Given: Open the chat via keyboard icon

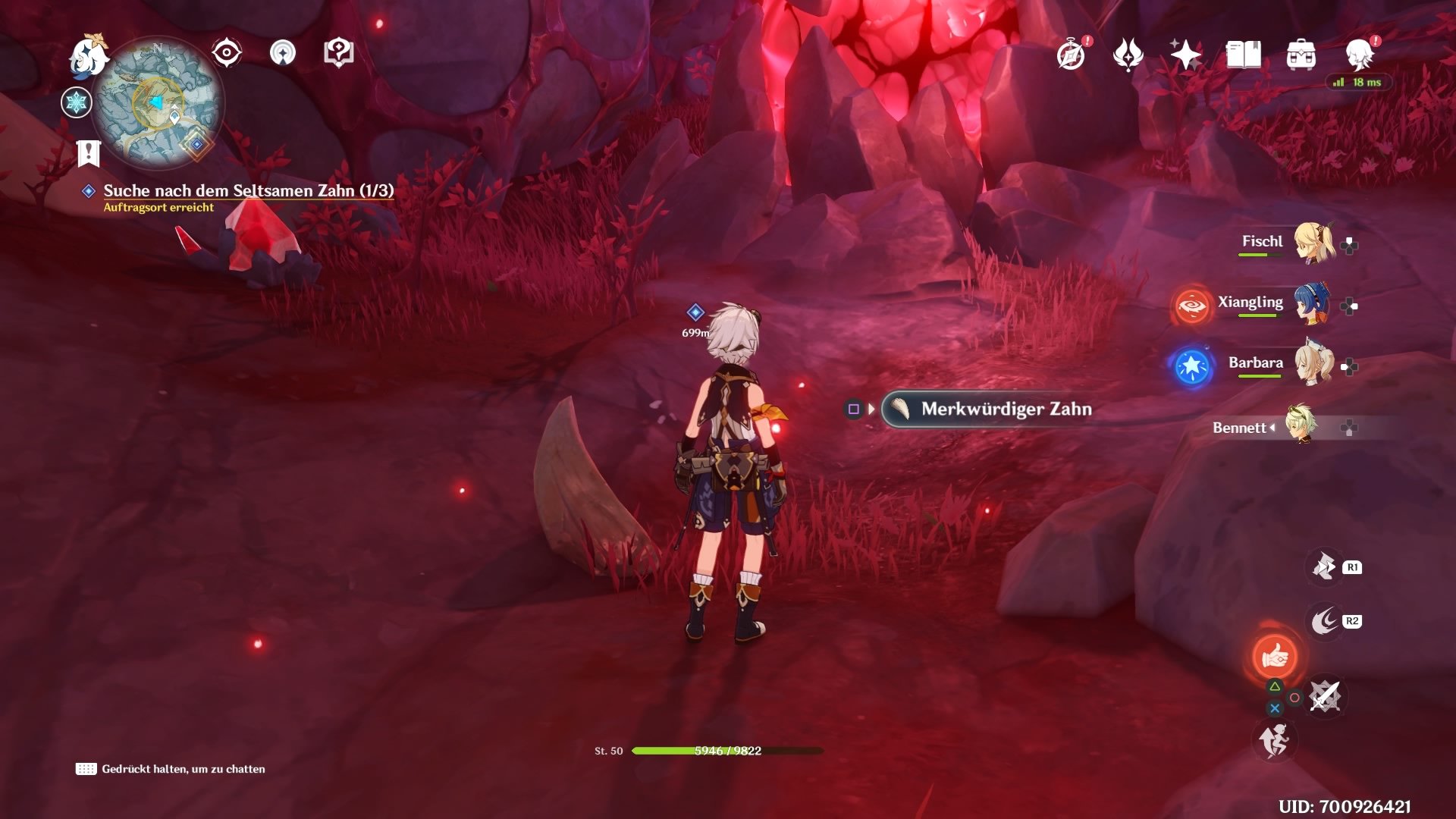Looking at the screenshot, I should [86, 769].
